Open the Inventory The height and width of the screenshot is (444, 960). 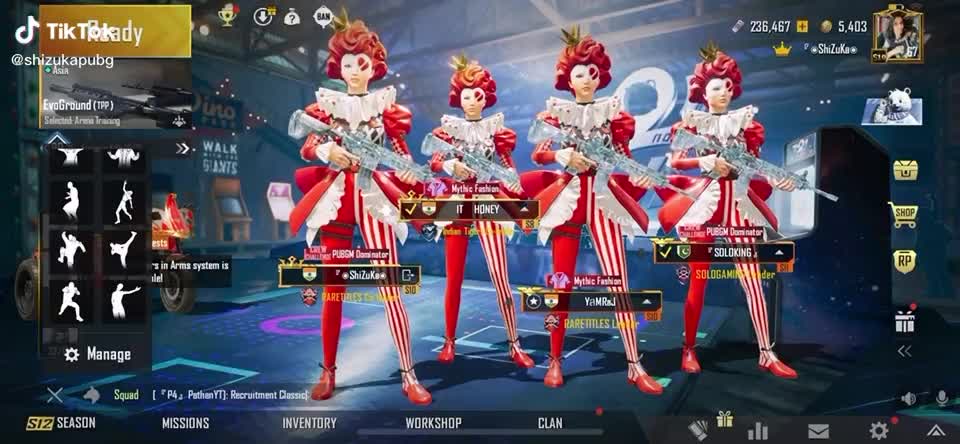(309, 423)
